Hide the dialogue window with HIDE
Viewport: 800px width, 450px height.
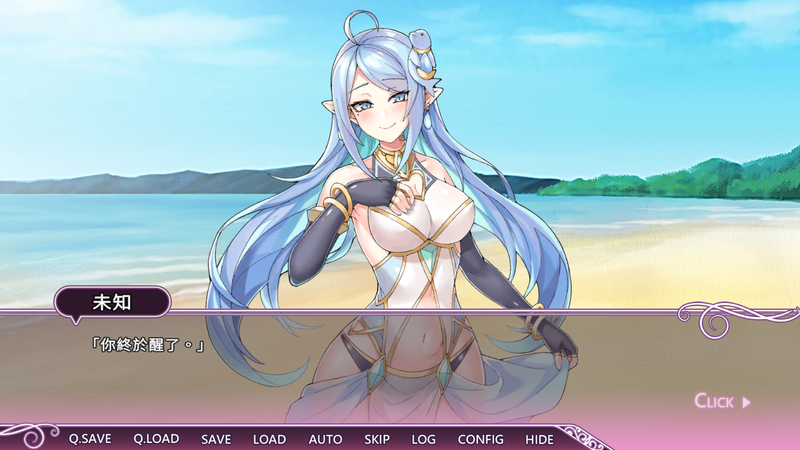pyautogui.click(x=539, y=439)
